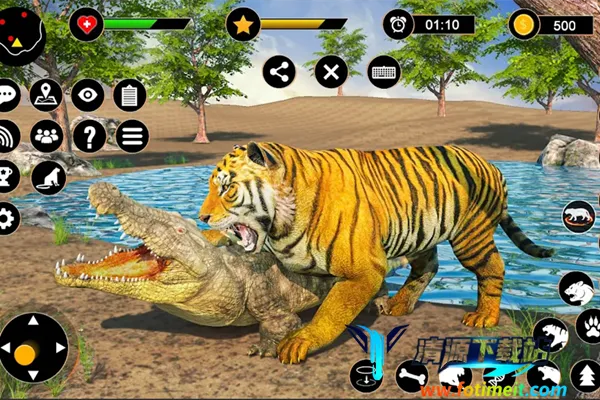Open the map location pin icon

(46, 96)
